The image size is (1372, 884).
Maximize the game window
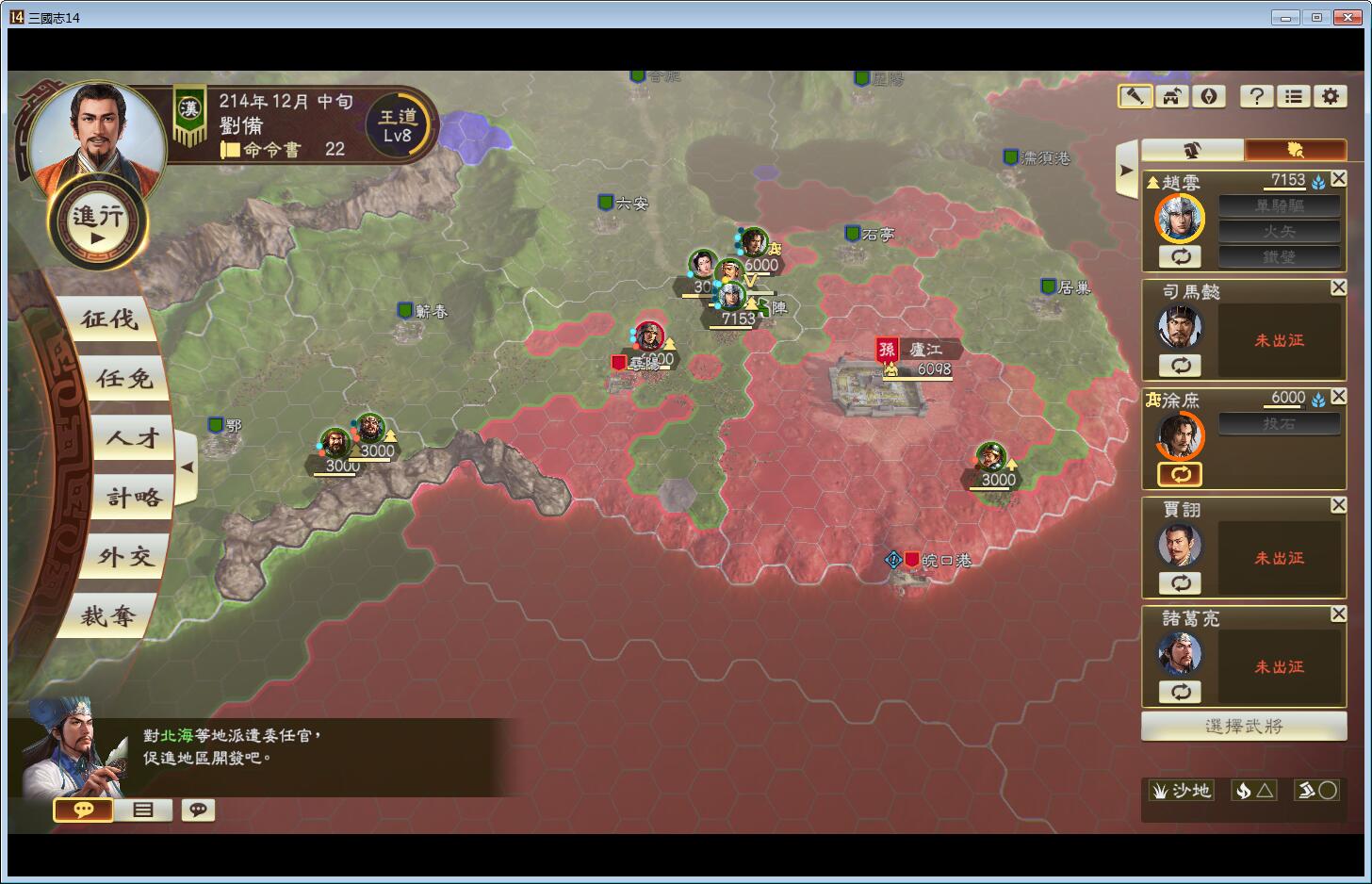click(x=1316, y=17)
